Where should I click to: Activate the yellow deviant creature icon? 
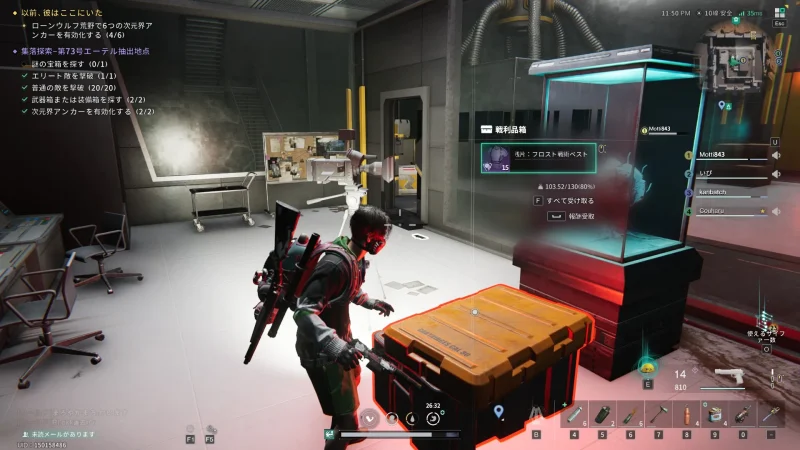[x=647, y=366]
